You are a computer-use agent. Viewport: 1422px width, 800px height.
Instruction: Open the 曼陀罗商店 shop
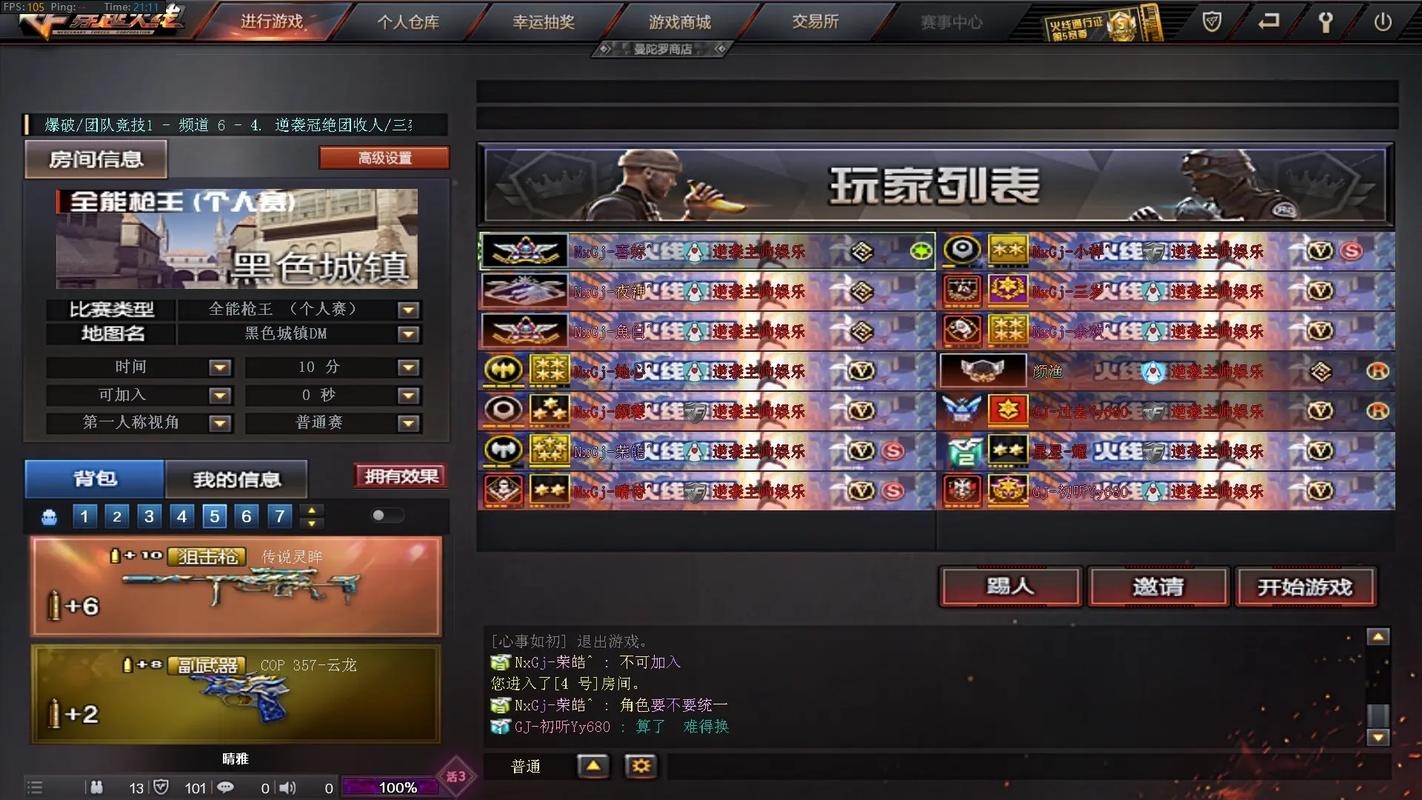[663, 49]
